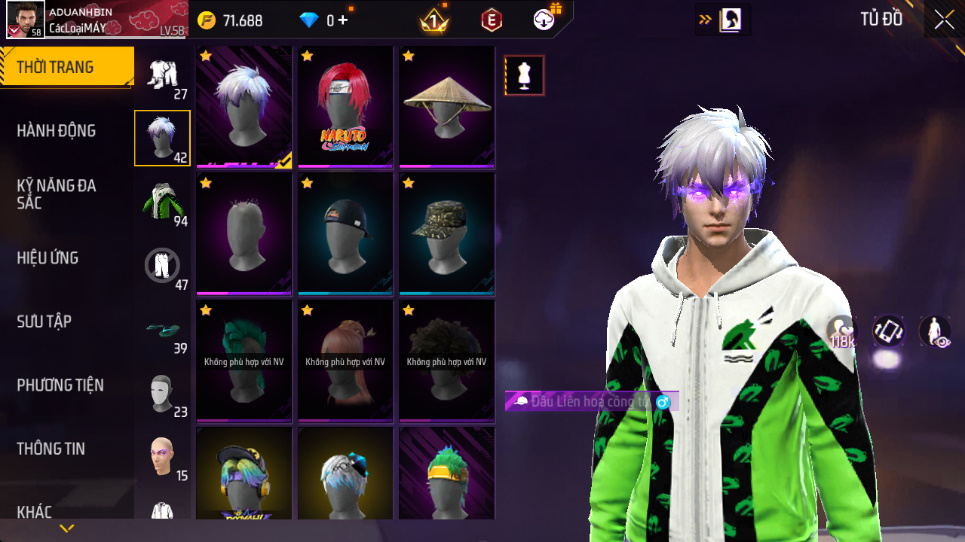Choose the conical straw hat item
The width and height of the screenshot is (965, 542).
(447, 105)
